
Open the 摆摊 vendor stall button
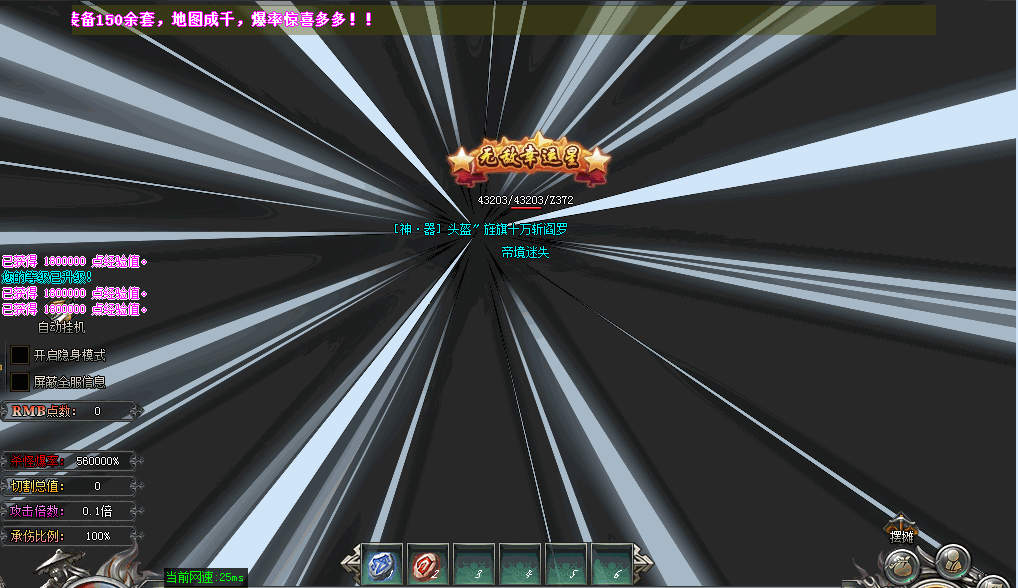click(902, 532)
